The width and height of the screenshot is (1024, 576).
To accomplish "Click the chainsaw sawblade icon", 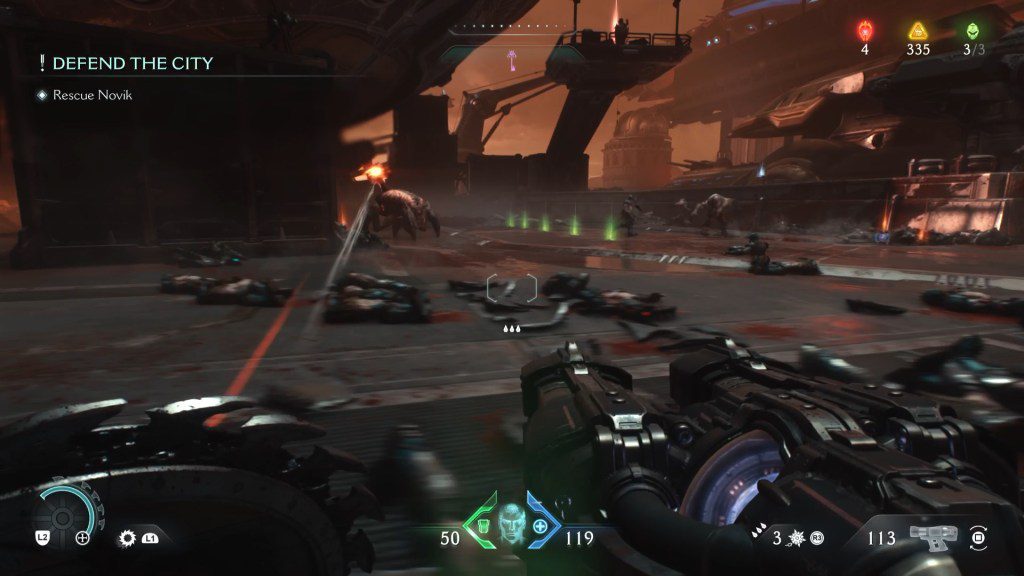I will pos(127,538).
